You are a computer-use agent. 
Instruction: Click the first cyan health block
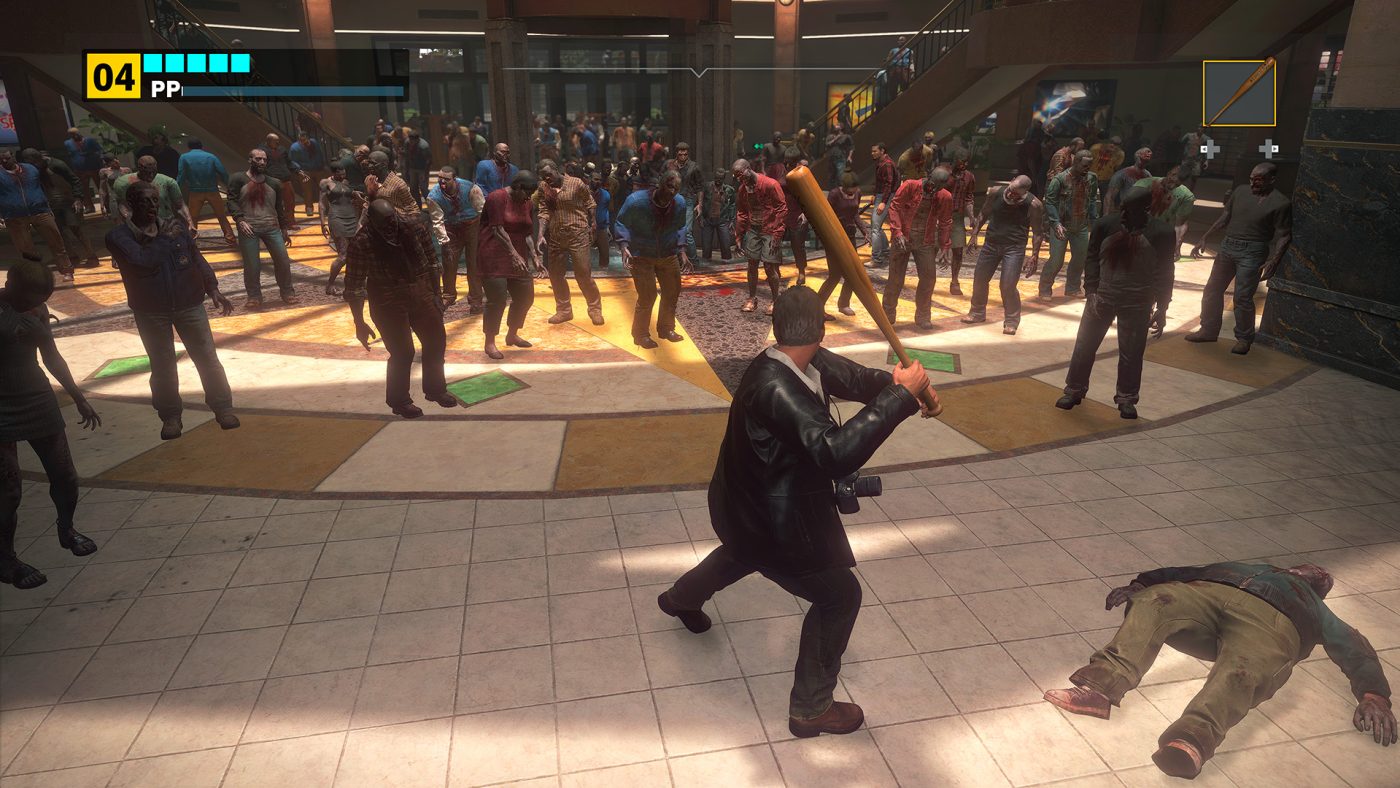152,63
